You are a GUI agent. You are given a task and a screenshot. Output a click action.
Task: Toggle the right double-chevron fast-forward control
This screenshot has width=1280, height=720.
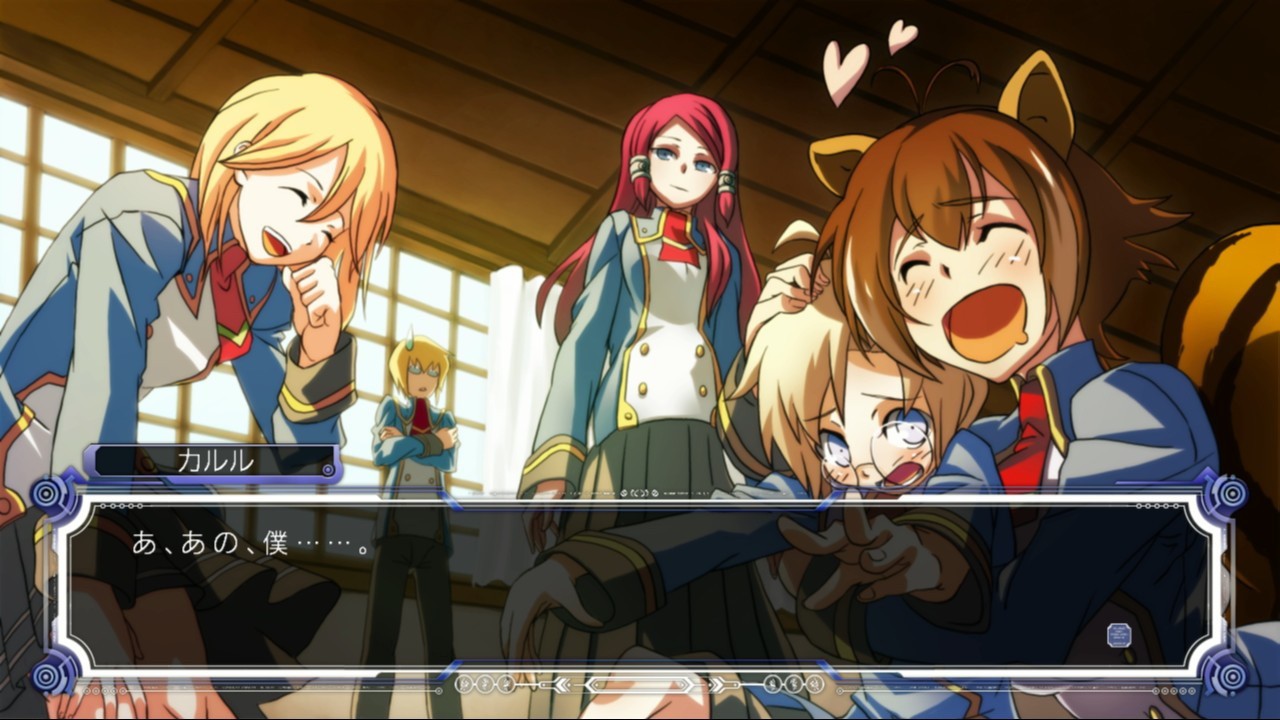click(x=721, y=685)
